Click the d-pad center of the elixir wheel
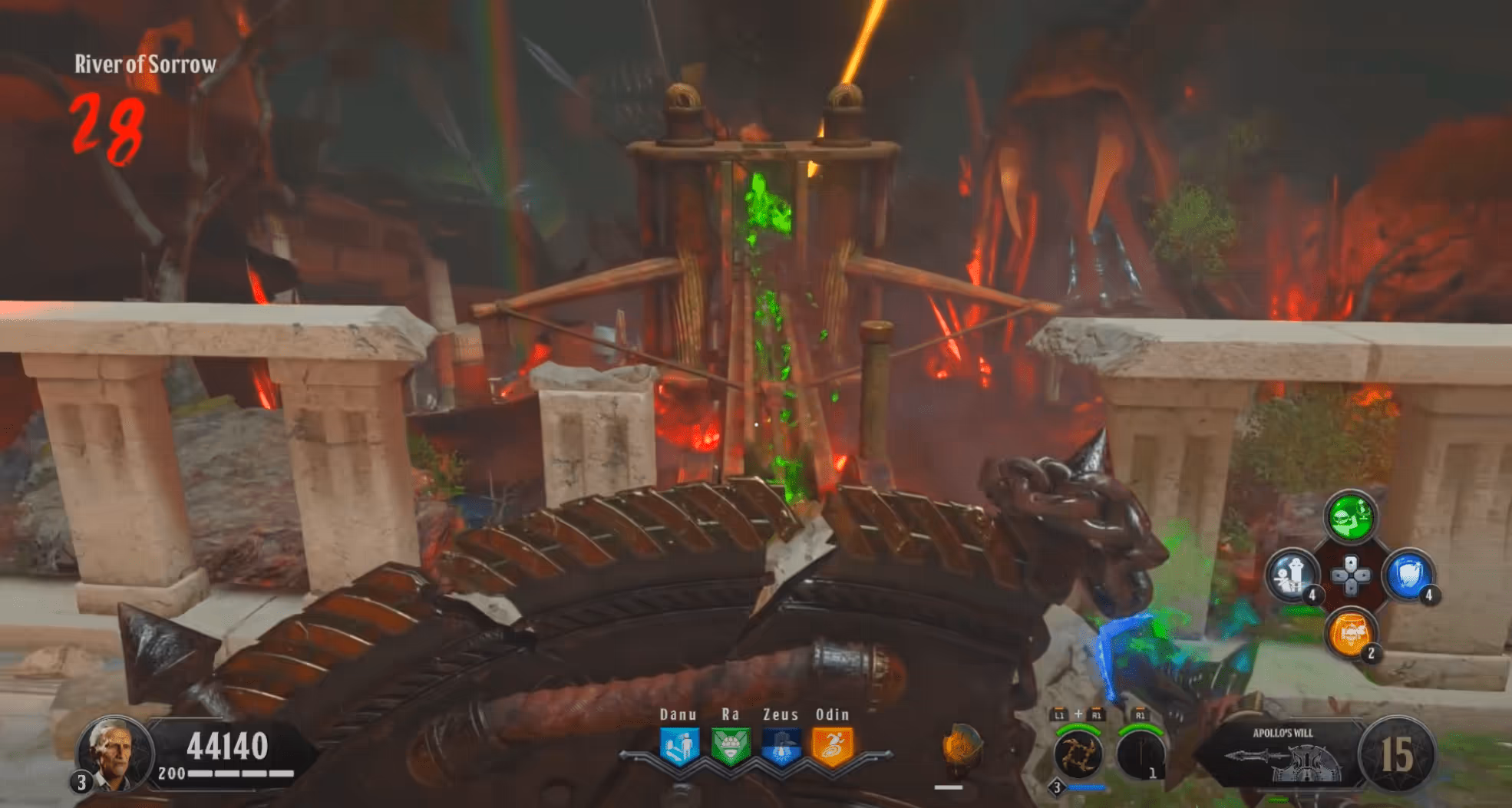 (1350, 575)
